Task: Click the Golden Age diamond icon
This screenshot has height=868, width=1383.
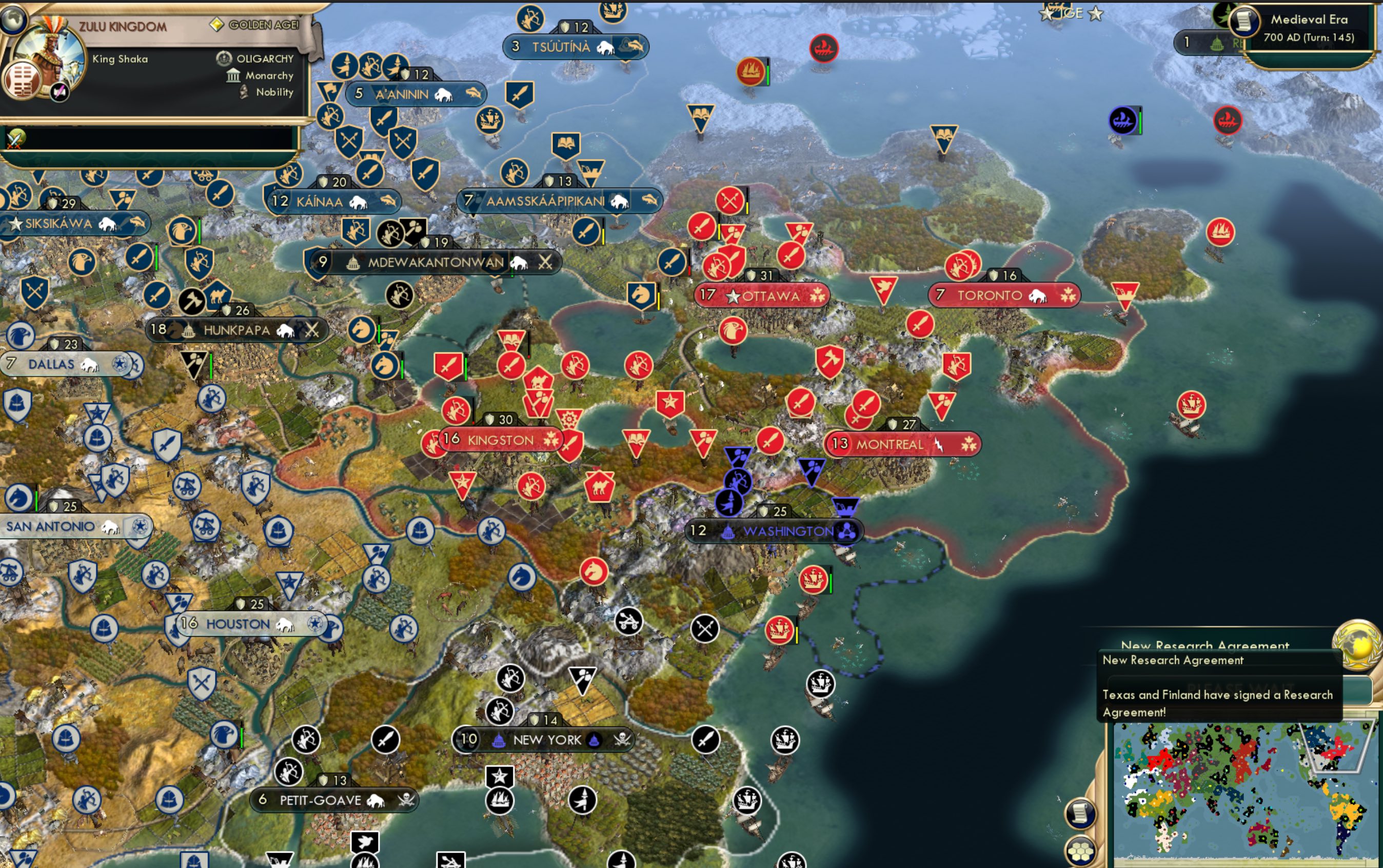Action: [x=218, y=24]
